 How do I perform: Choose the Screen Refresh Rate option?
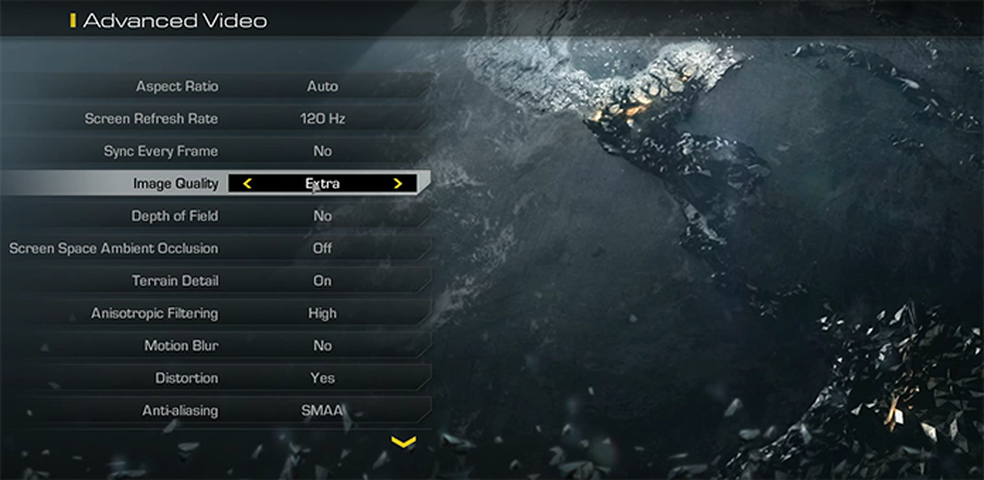pos(215,119)
